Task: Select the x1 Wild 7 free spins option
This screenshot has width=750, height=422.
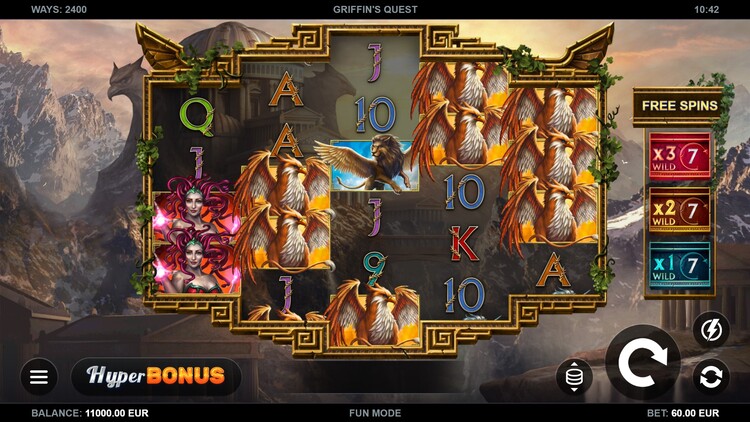Action: [680, 265]
